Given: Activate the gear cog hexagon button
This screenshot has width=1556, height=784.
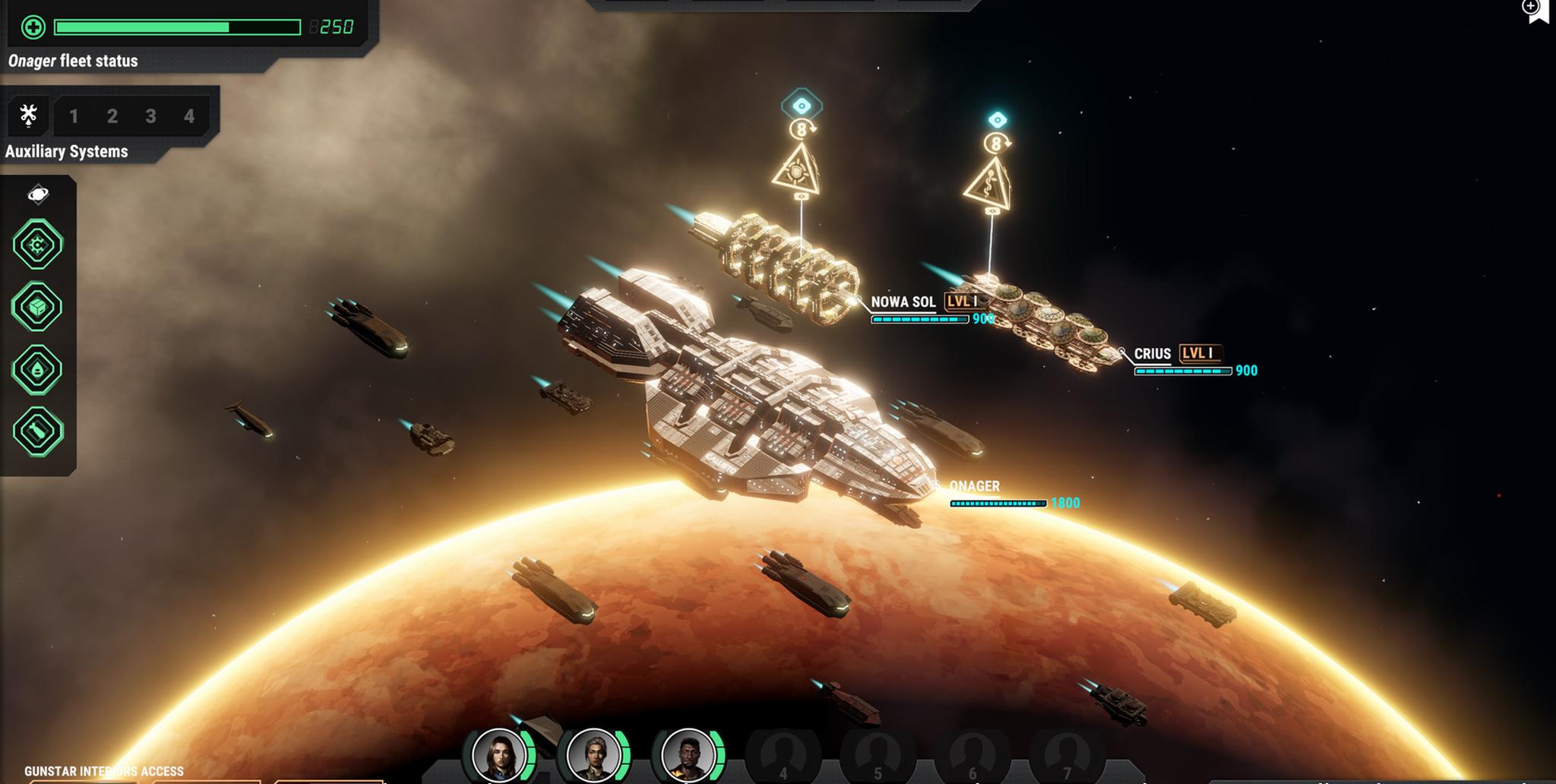Looking at the screenshot, I should tap(37, 245).
